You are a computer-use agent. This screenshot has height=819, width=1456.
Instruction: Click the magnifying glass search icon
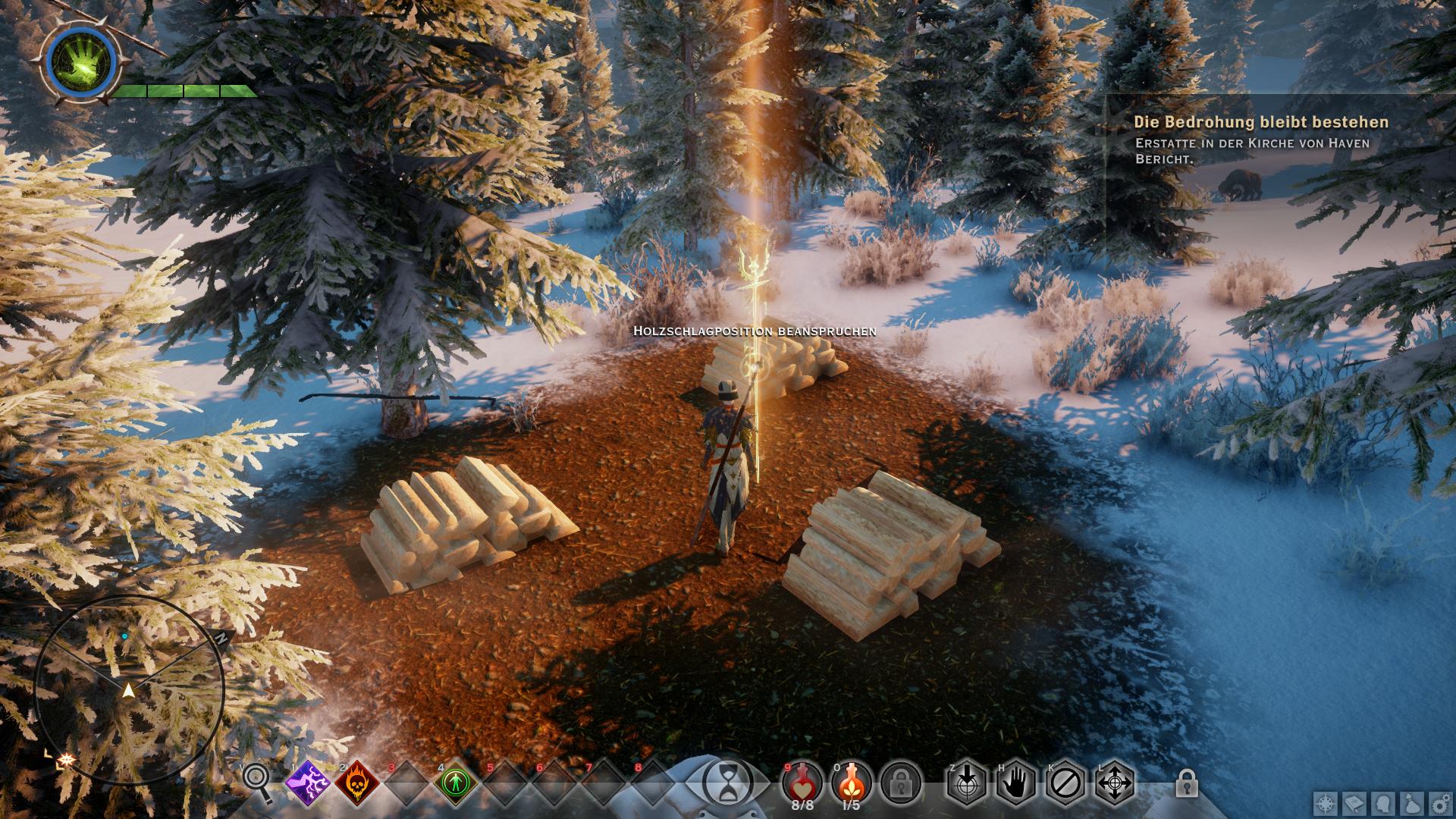(259, 782)
